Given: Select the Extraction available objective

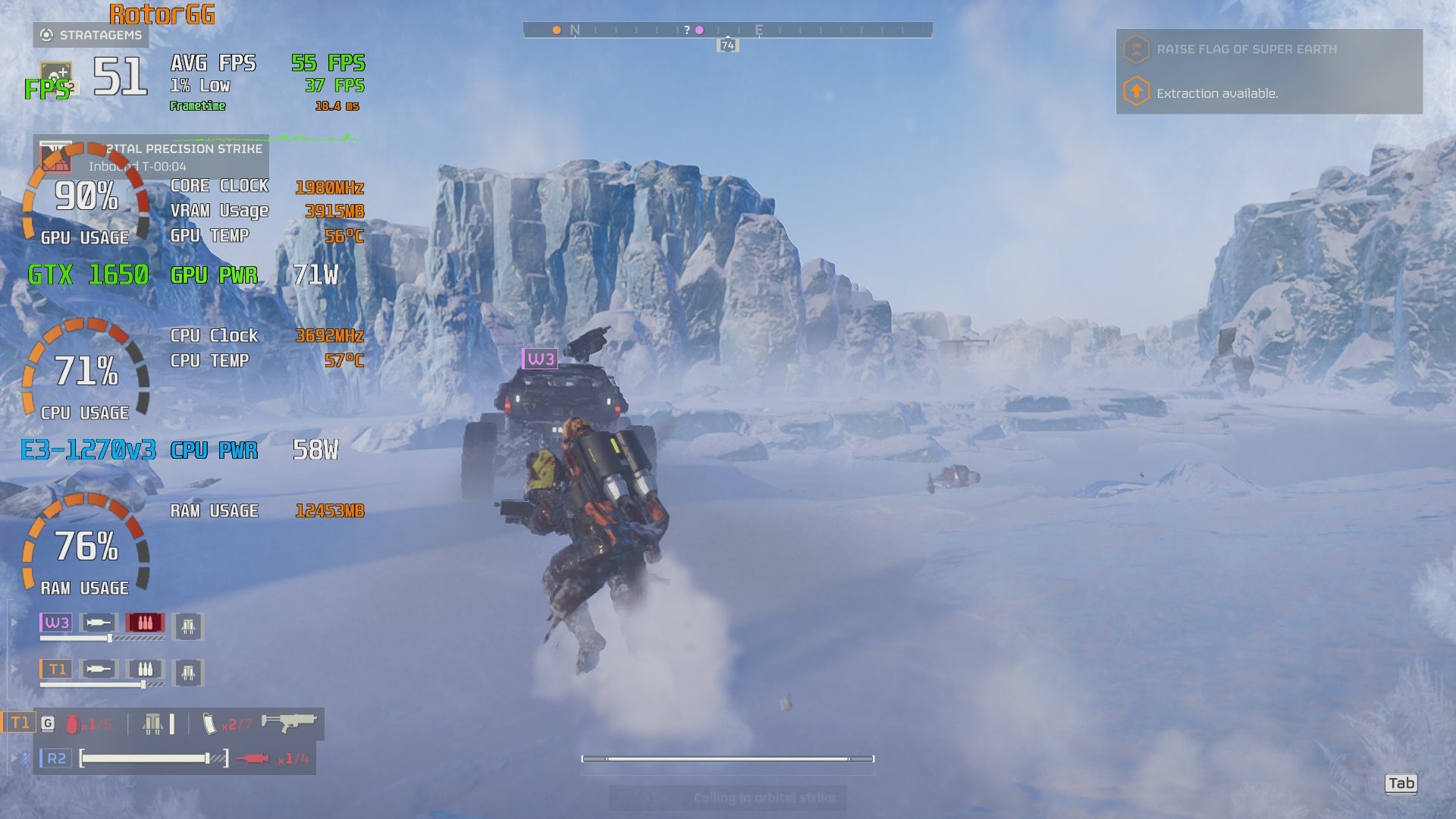Looking at the screenshot, I should click(x=1216, y=93).
